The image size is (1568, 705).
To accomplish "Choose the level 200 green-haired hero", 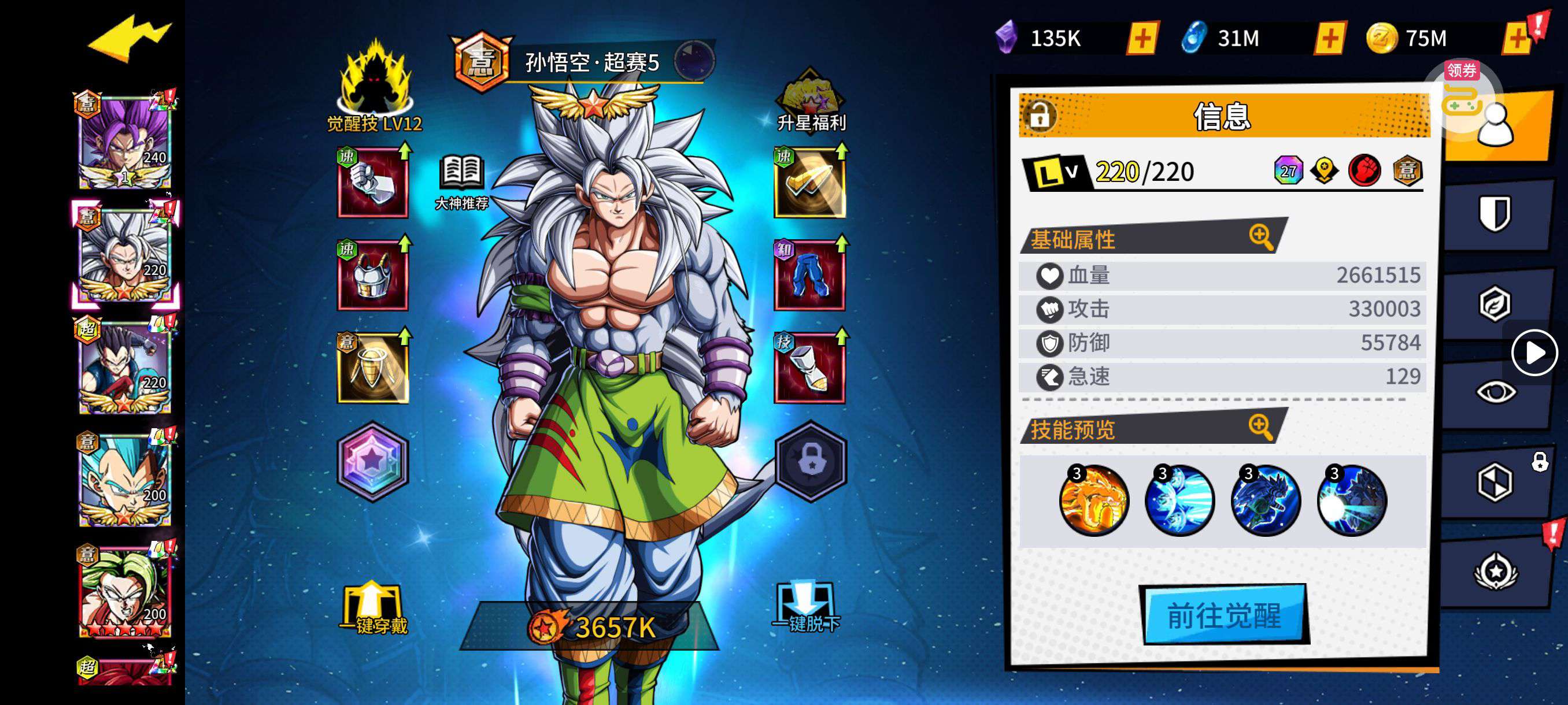I will click(125, 590).
